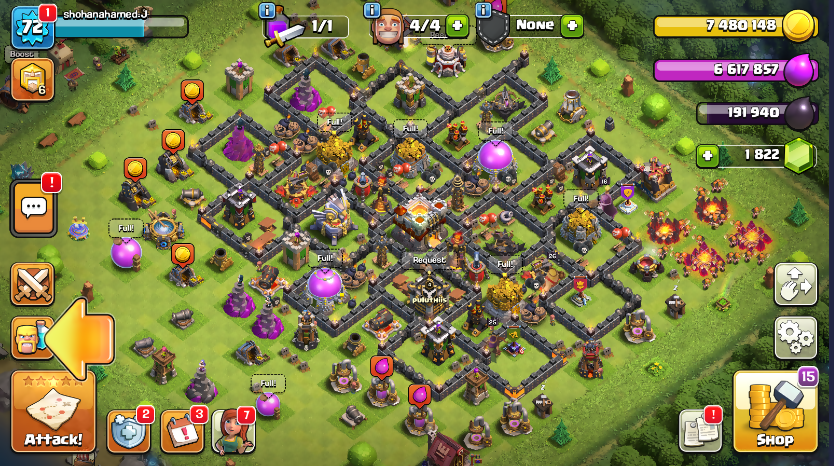Add more gems with green plus
Screen dimensions: 834x466
pyautogui.click(x=708, y=156)
